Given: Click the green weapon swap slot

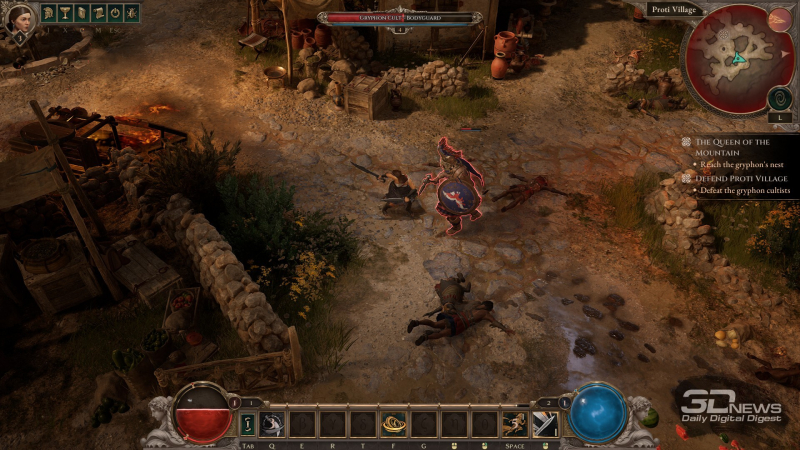Looking at the screenshot, I should [248, 424].
